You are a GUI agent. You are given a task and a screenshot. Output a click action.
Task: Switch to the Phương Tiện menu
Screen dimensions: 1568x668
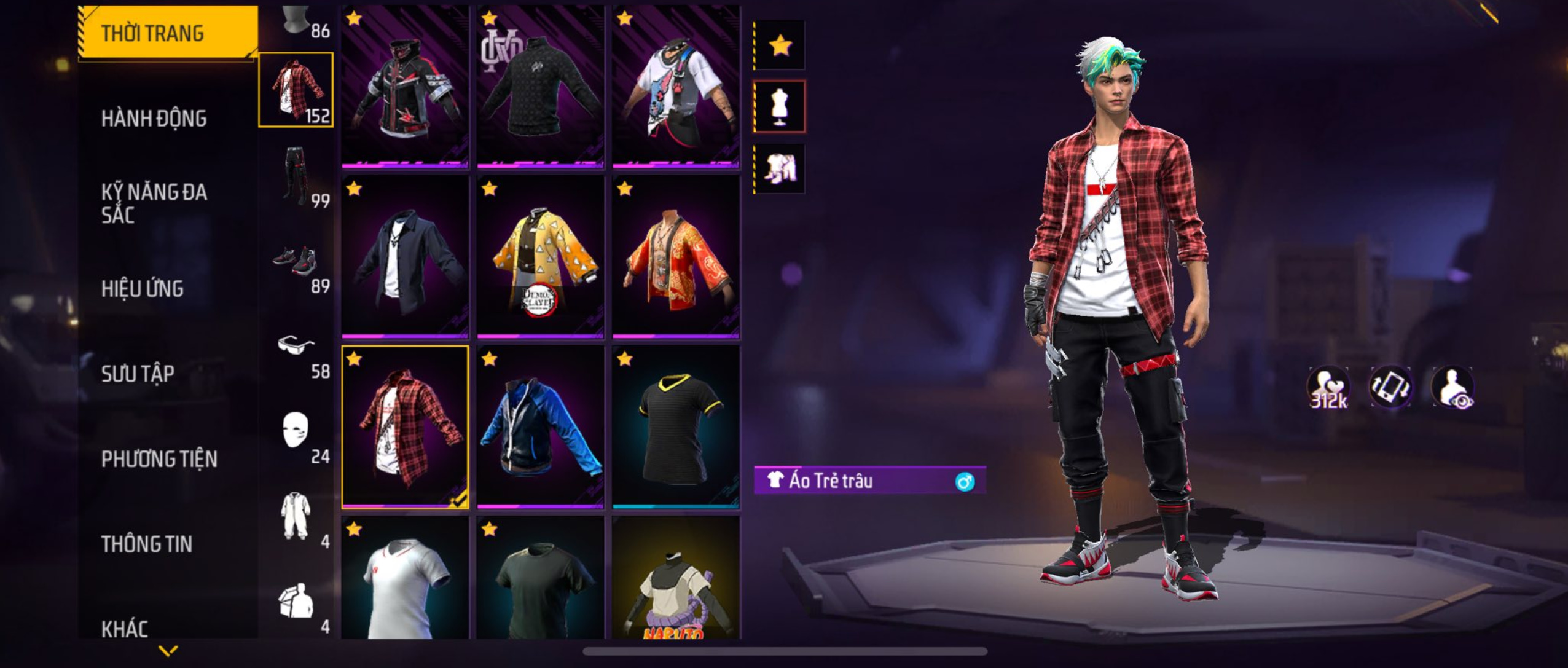tap(159, 458)
